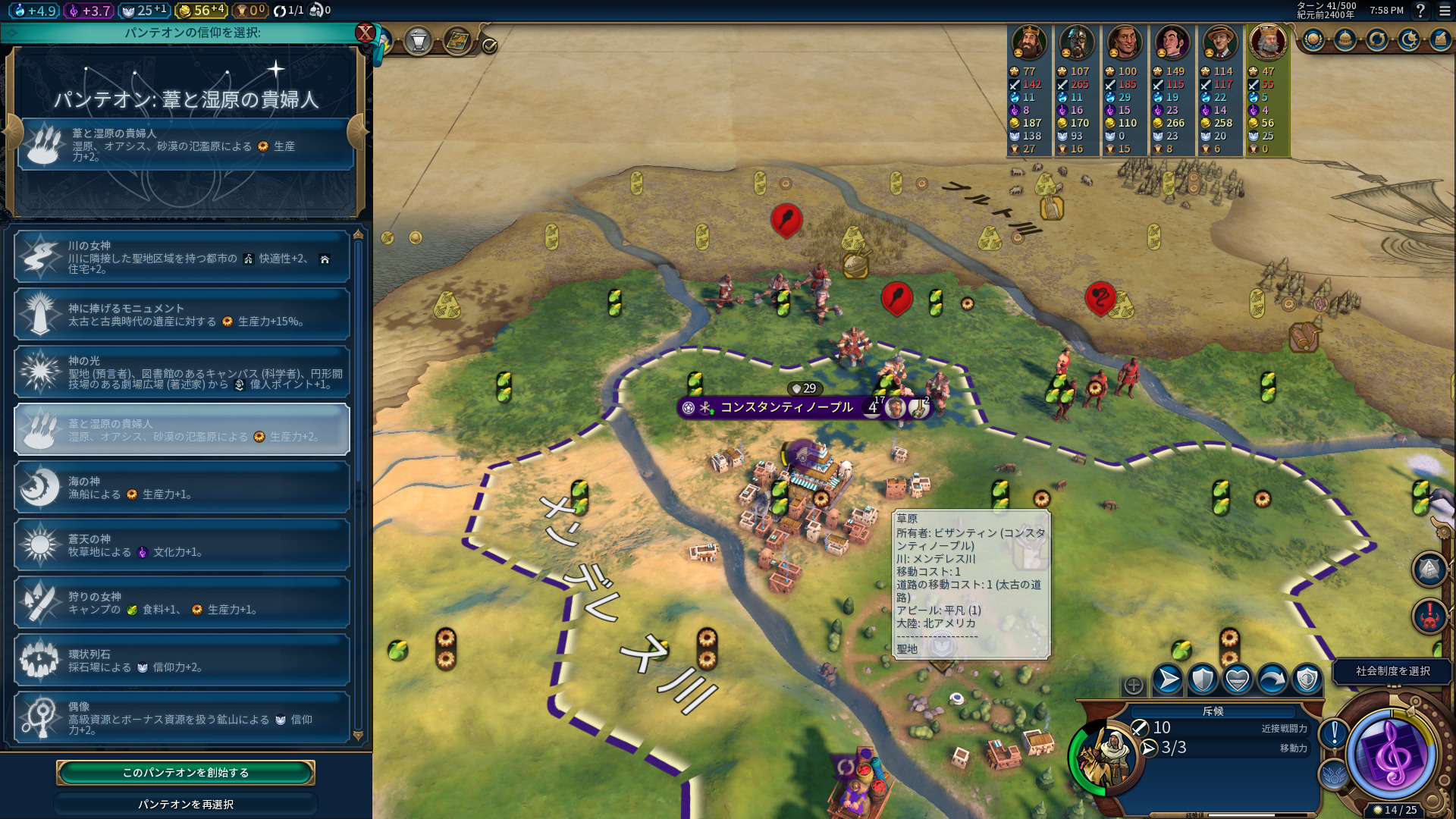The height and width of the screenshot is (819, 1456).
Task: Choose the 蒼天の神 pantheon
Action: pyautogui.click(x=182, y=545)
